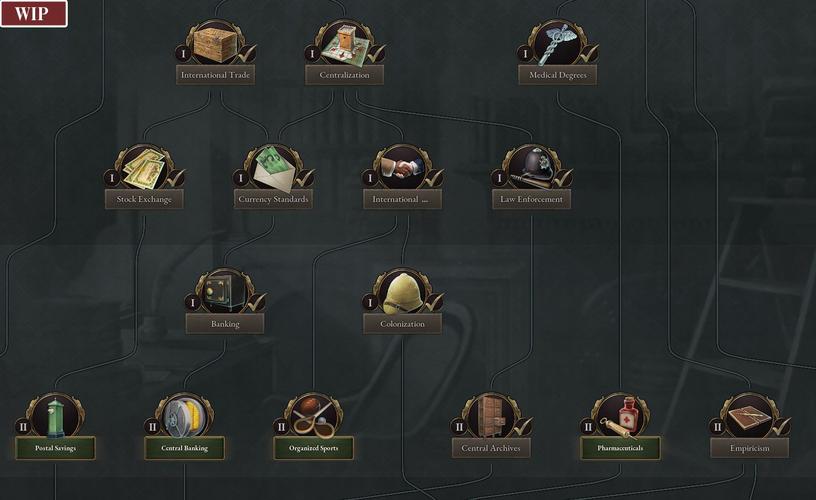Research the Pharmaceuticals technology

620,448
